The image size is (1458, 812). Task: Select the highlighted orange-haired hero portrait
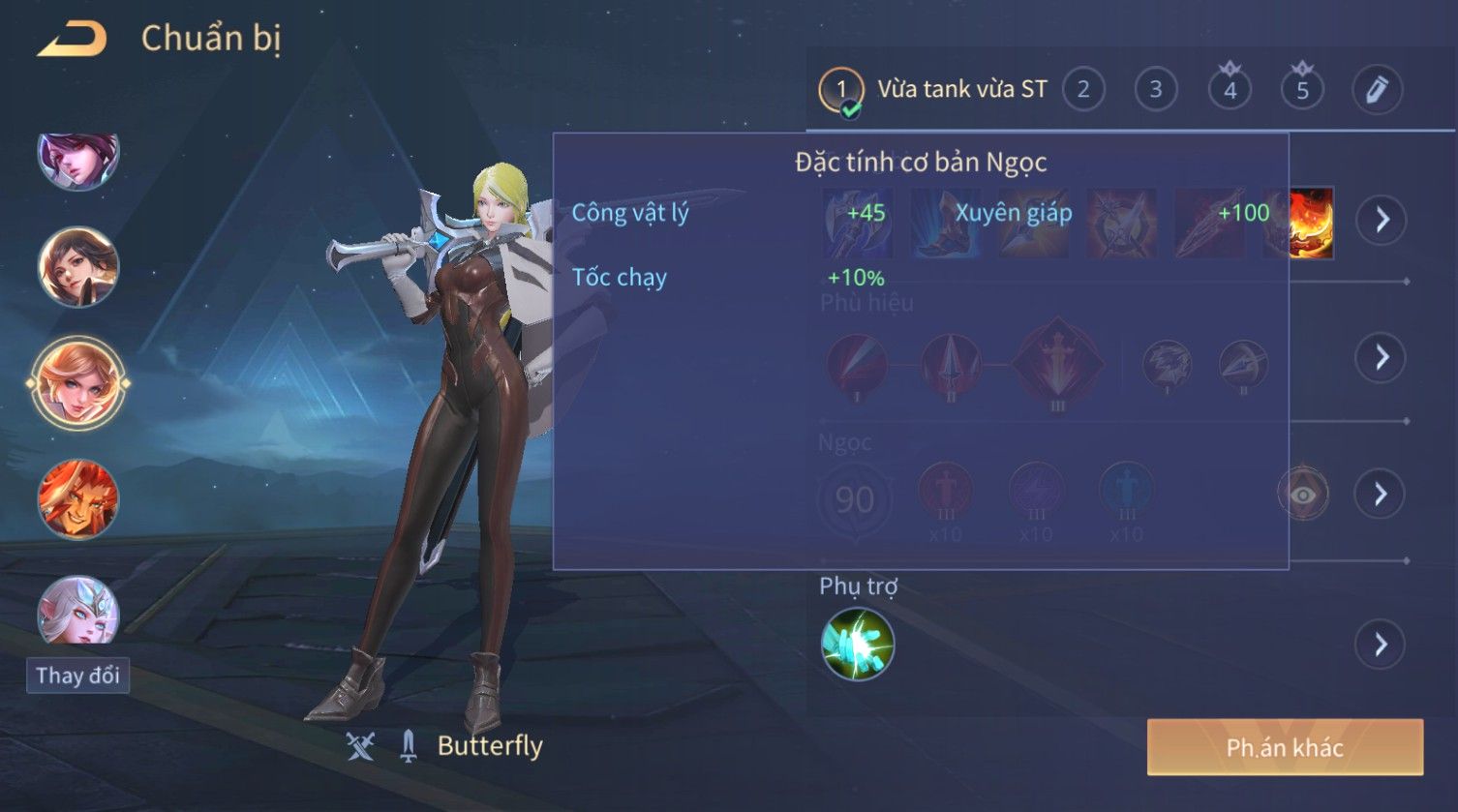[77, 383]
